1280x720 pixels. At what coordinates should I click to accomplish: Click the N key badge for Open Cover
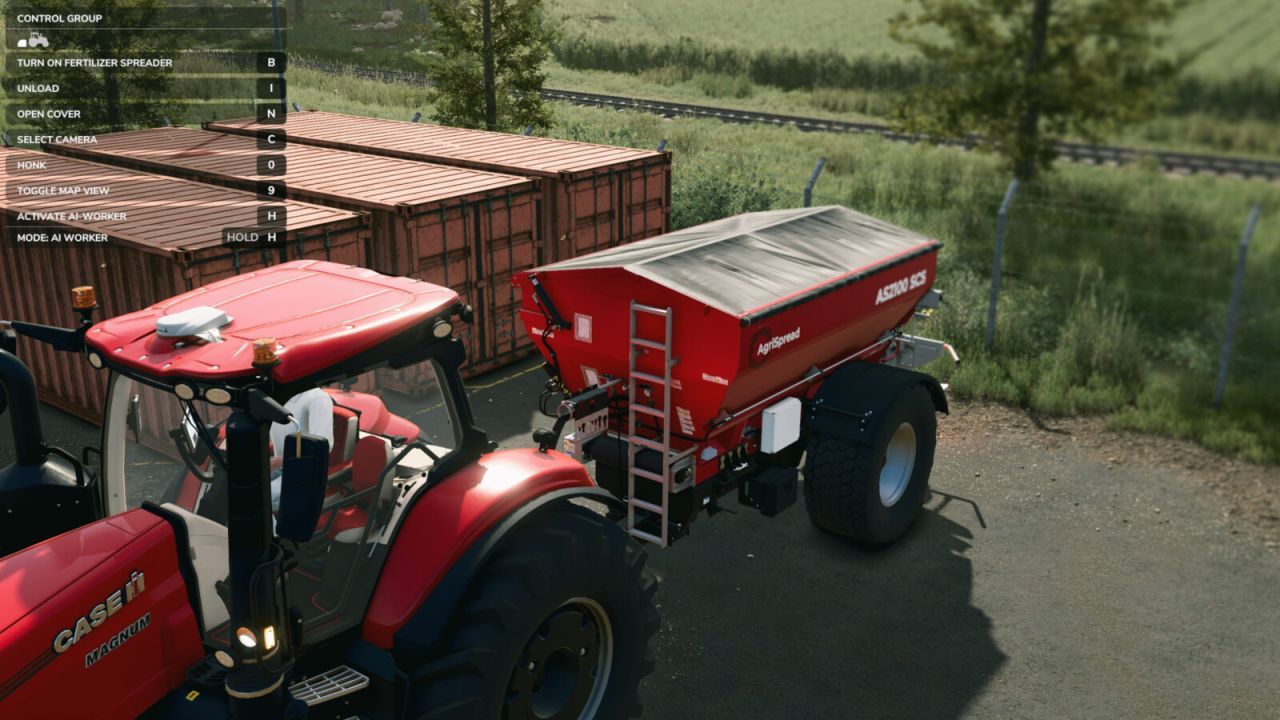(268, 113)
